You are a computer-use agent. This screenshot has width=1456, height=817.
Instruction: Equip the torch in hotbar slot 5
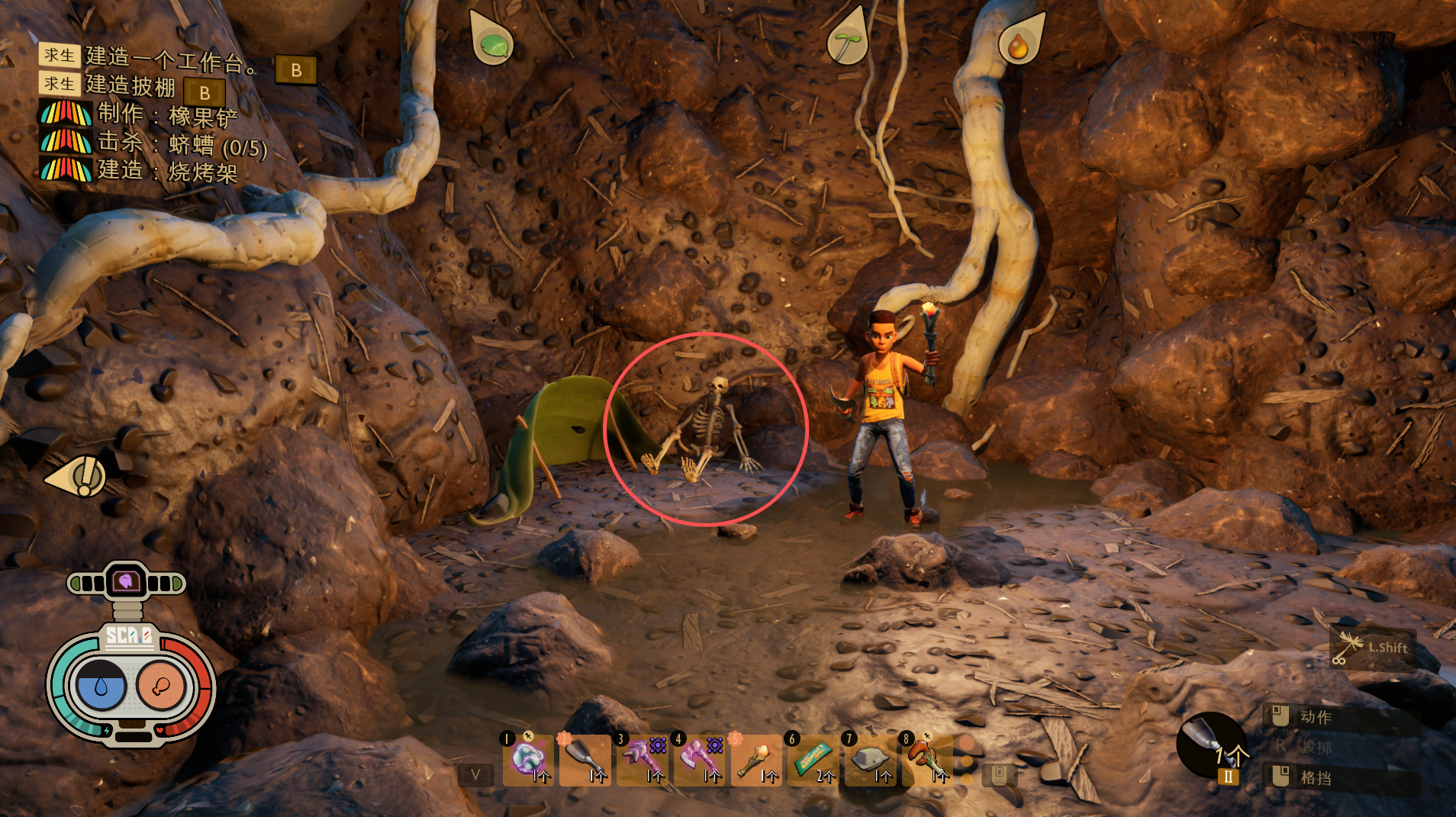coord(755,759)
